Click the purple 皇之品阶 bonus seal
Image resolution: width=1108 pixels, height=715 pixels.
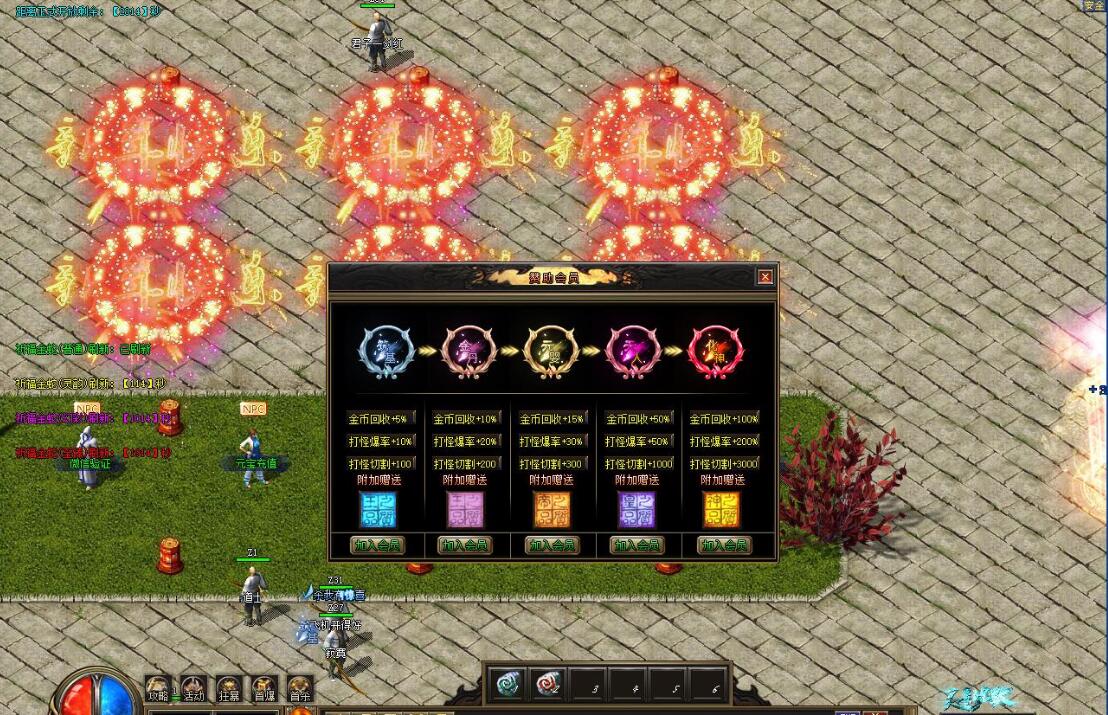636,509
